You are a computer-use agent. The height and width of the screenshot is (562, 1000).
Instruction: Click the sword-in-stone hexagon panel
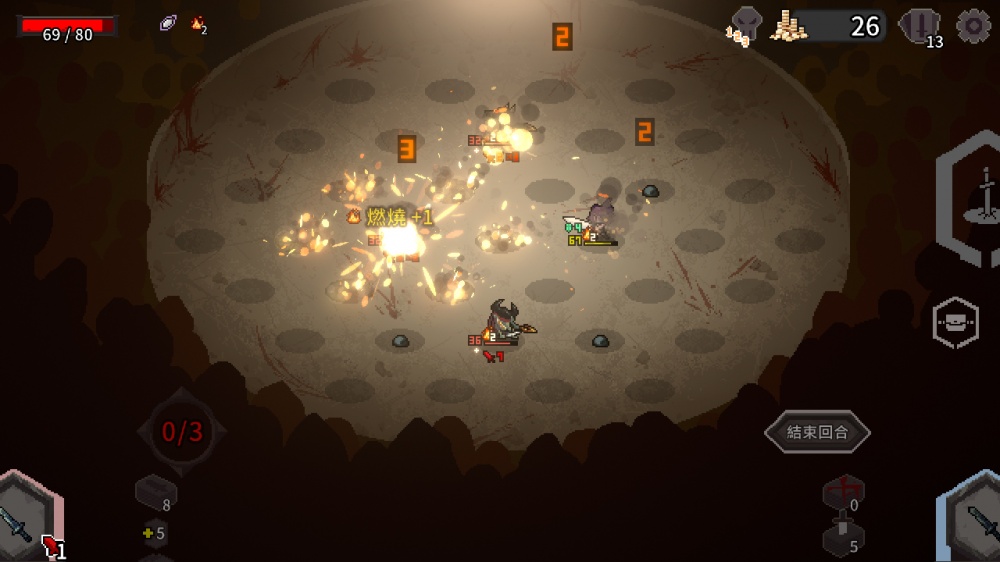click(x=977, y=200)
